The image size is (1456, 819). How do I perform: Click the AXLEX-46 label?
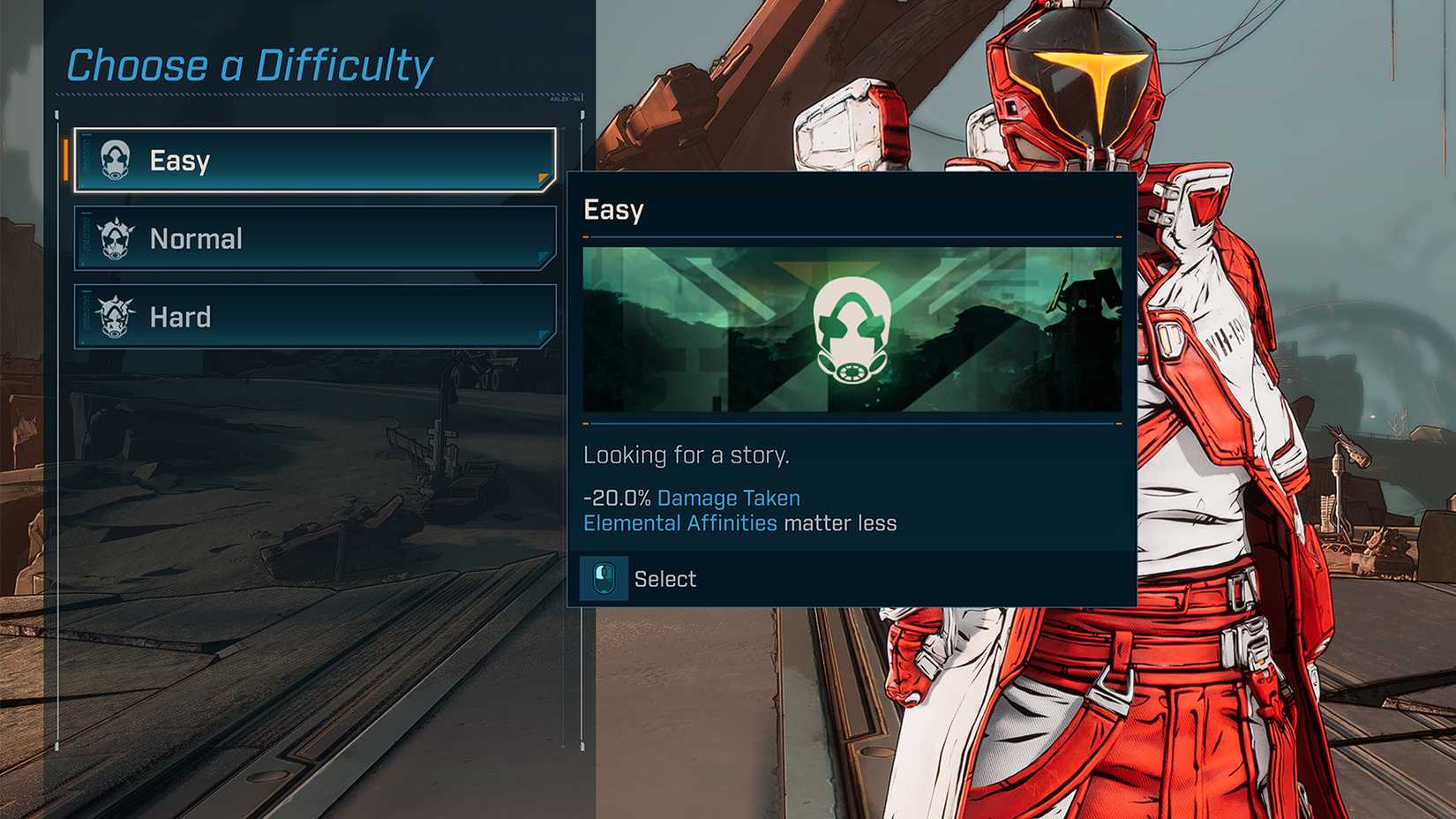point(564,99)
